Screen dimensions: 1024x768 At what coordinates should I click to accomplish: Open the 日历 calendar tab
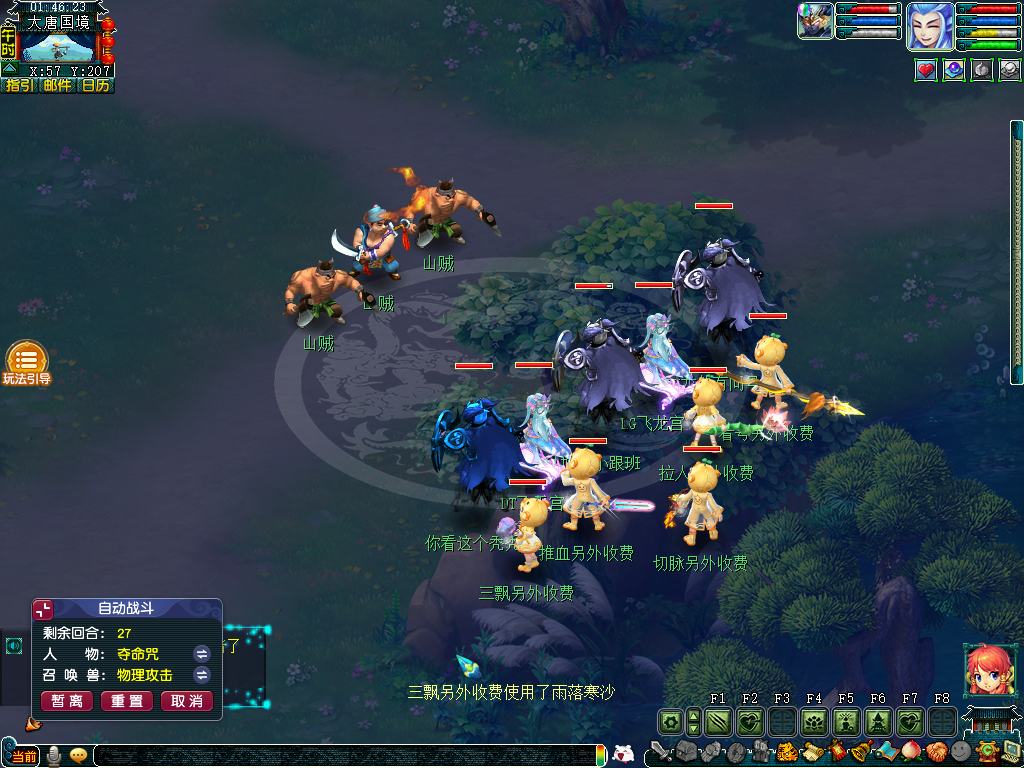coord(95,86)
